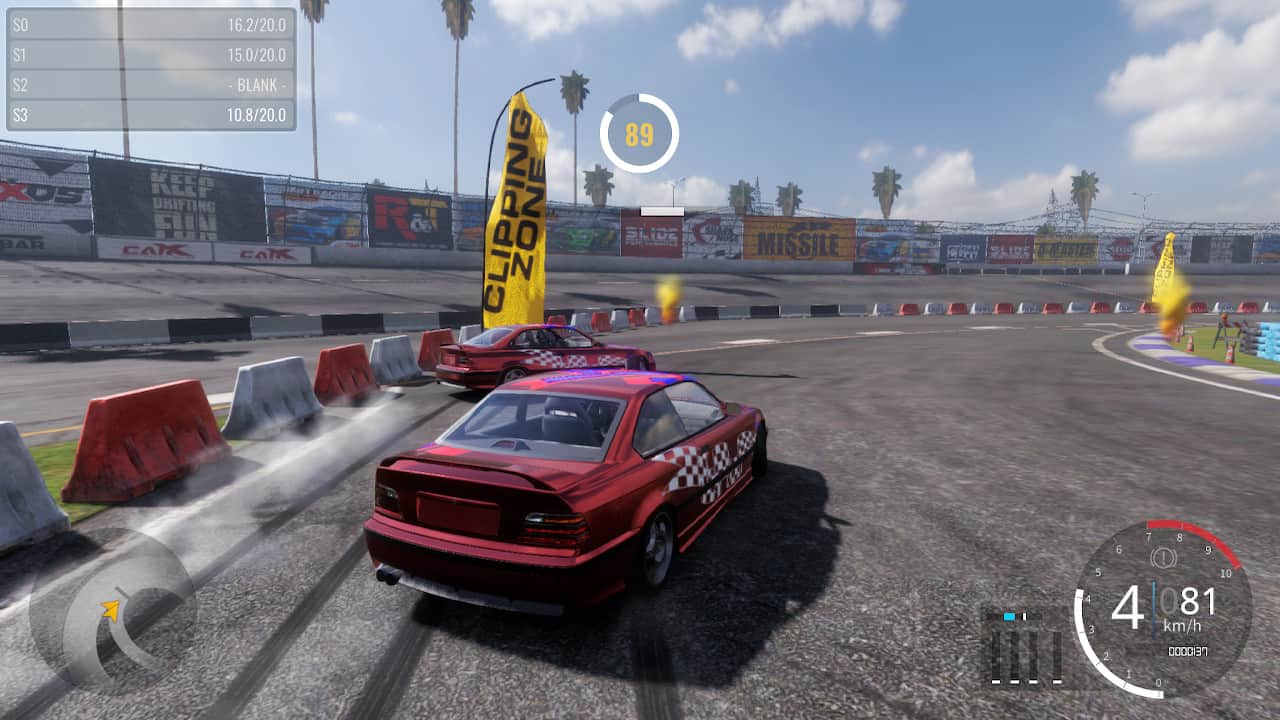Image resolution: width=1280 pixels, height=720 pixels.
Task: Click the blue clutch indicator bar
Action: click(x=1009, y=616)
